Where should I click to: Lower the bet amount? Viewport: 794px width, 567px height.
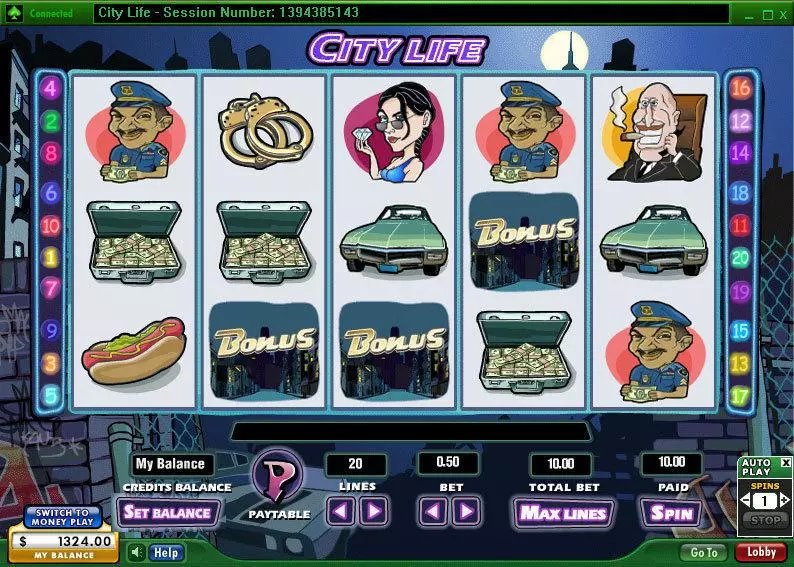tap(433, 513)
